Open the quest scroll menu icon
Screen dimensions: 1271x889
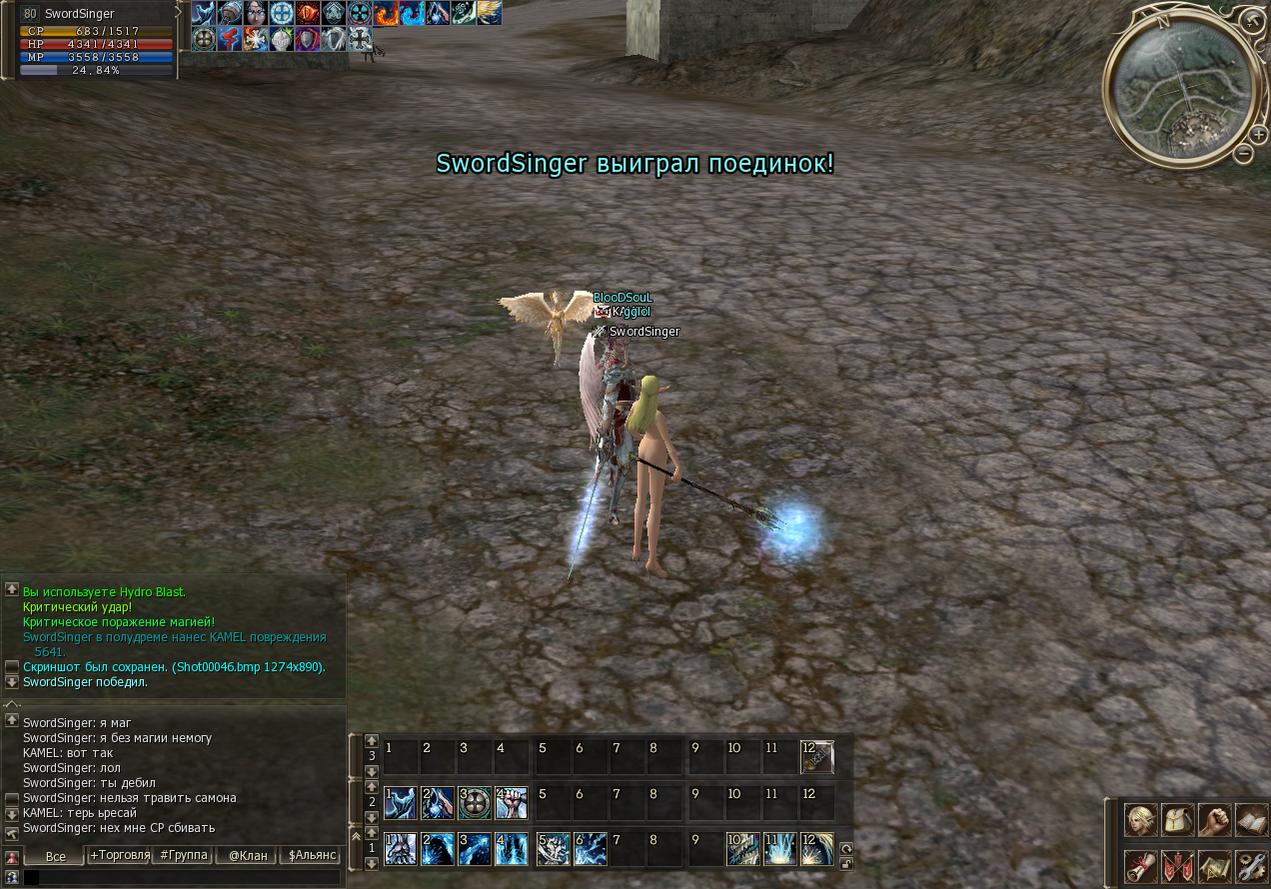[x=1141, y=864]
